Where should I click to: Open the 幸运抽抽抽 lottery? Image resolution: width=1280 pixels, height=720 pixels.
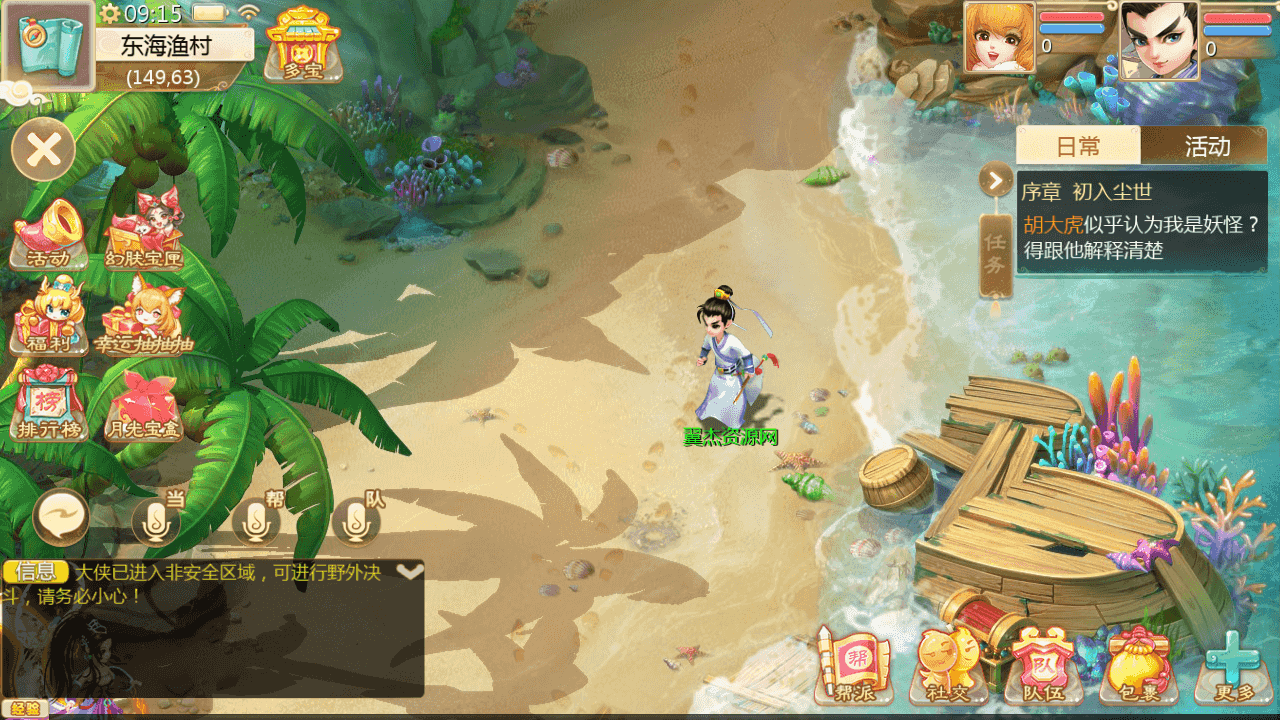click(143, 318)
